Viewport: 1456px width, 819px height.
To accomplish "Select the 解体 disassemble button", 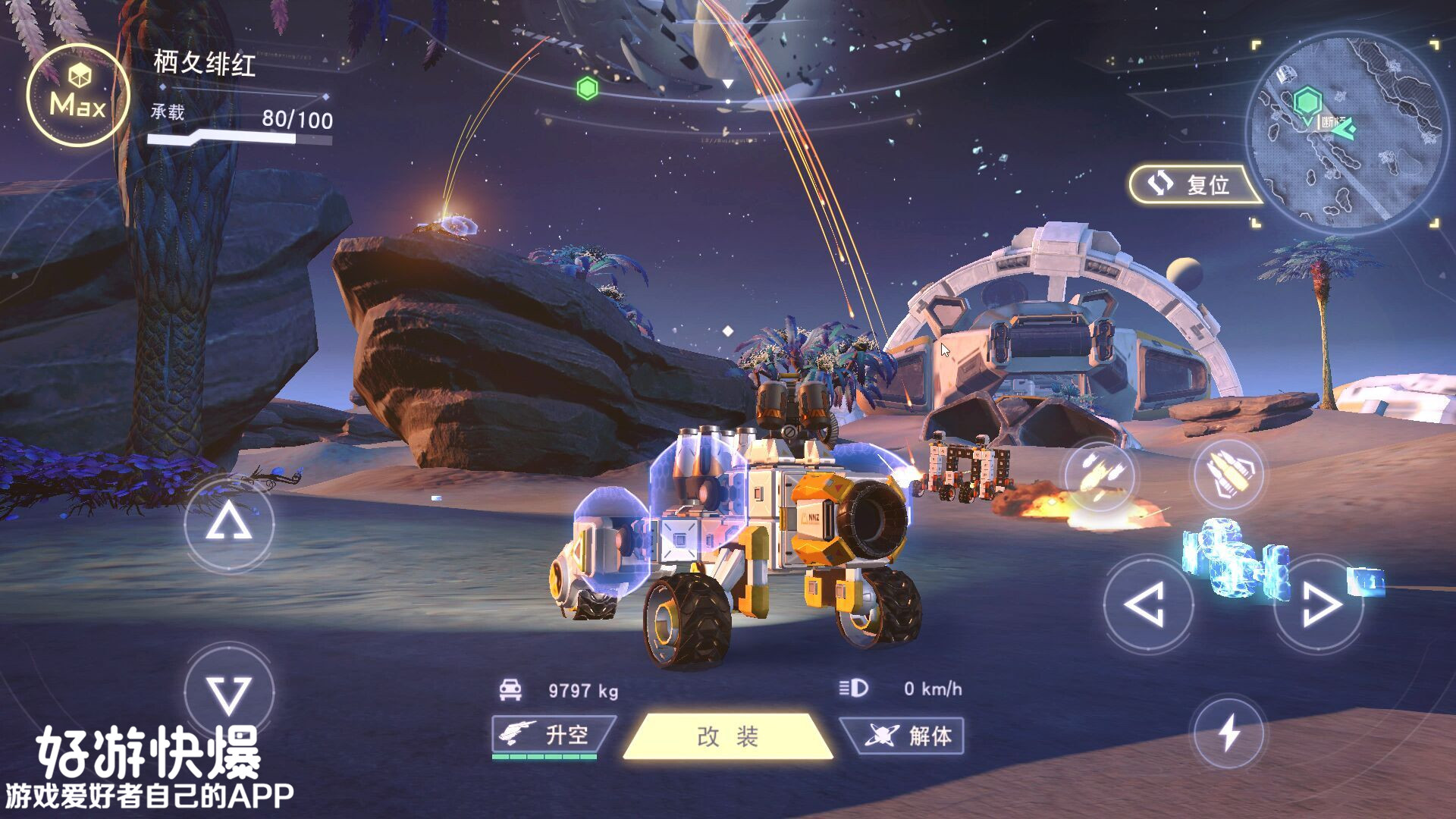I will [x=904, y=735].
